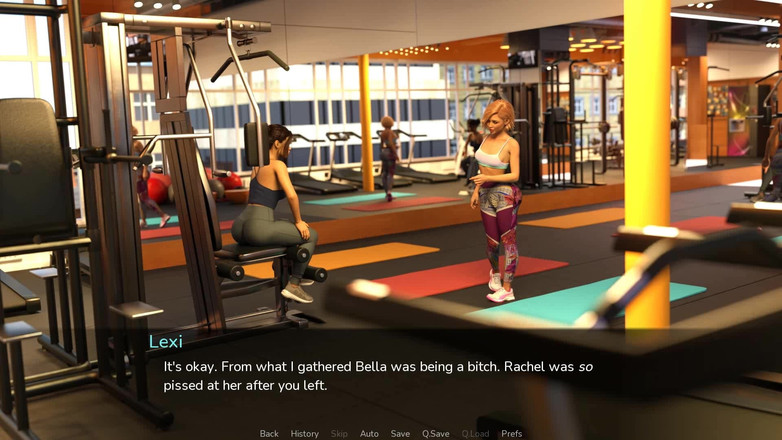Toggle Auto-advance mode
Viewport: 782px width, 440px height.
[x=369, y=434]
